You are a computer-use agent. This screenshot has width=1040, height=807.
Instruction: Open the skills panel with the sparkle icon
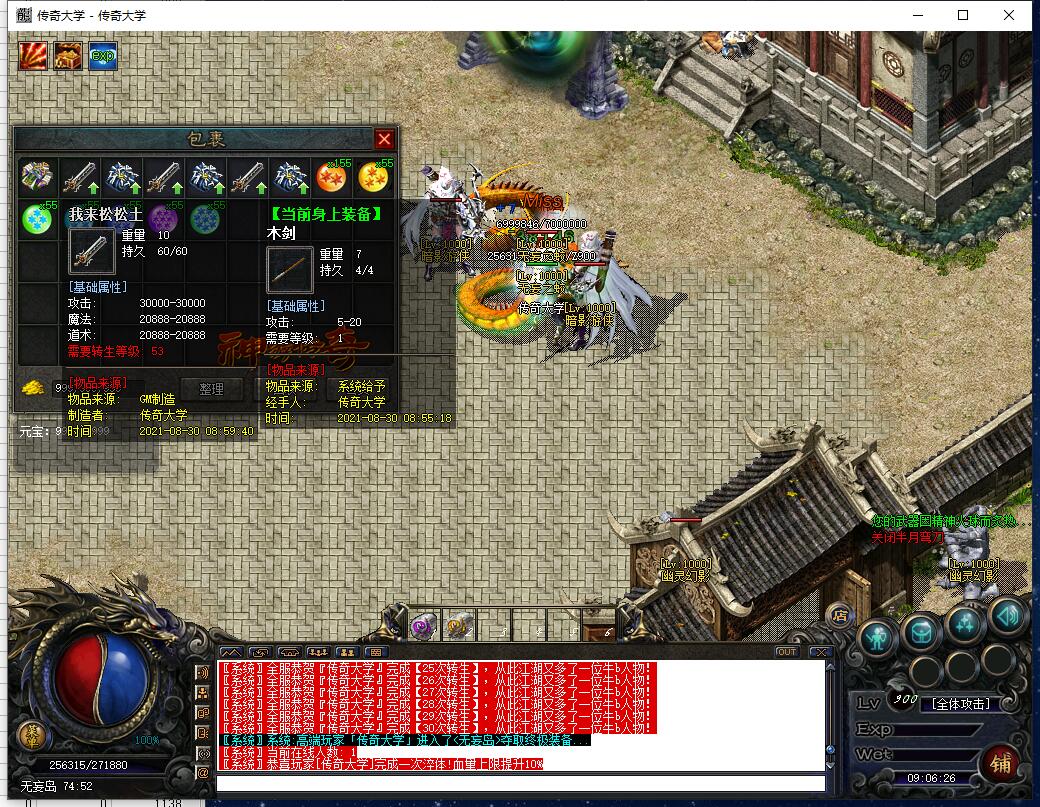[964, 624]
